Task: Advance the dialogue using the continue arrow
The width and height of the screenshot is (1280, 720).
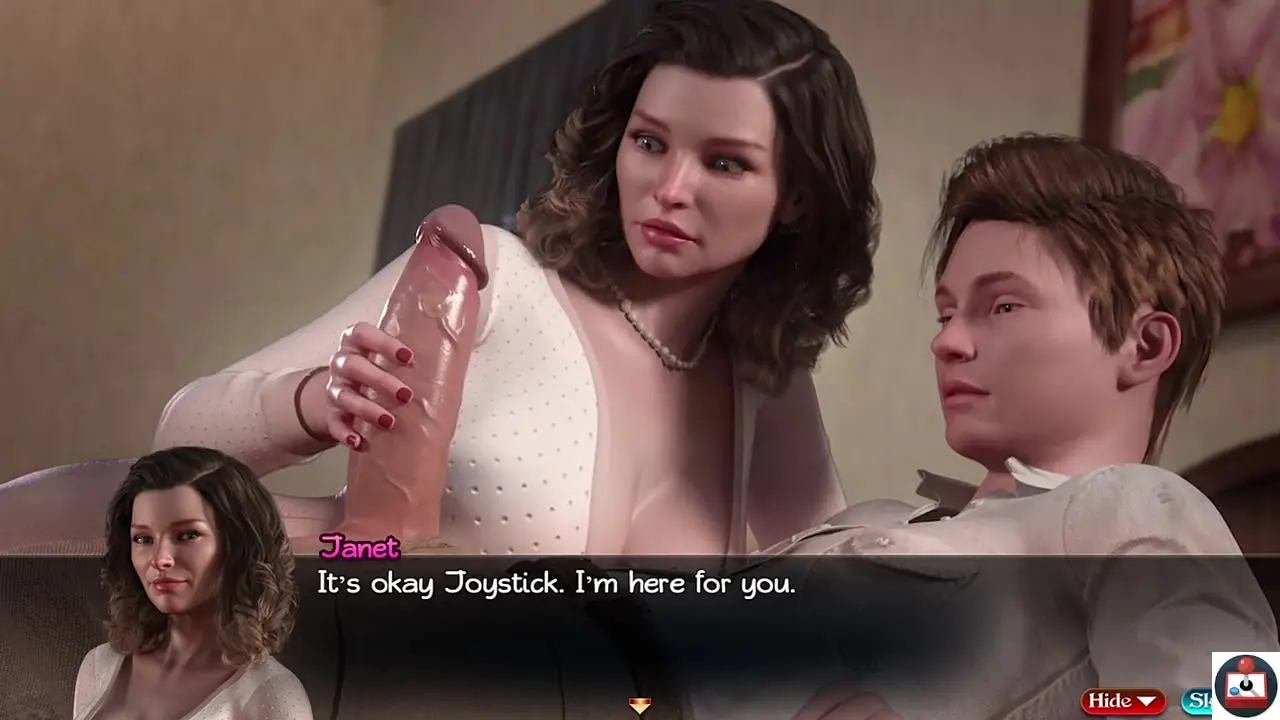Action: (640, 706)
